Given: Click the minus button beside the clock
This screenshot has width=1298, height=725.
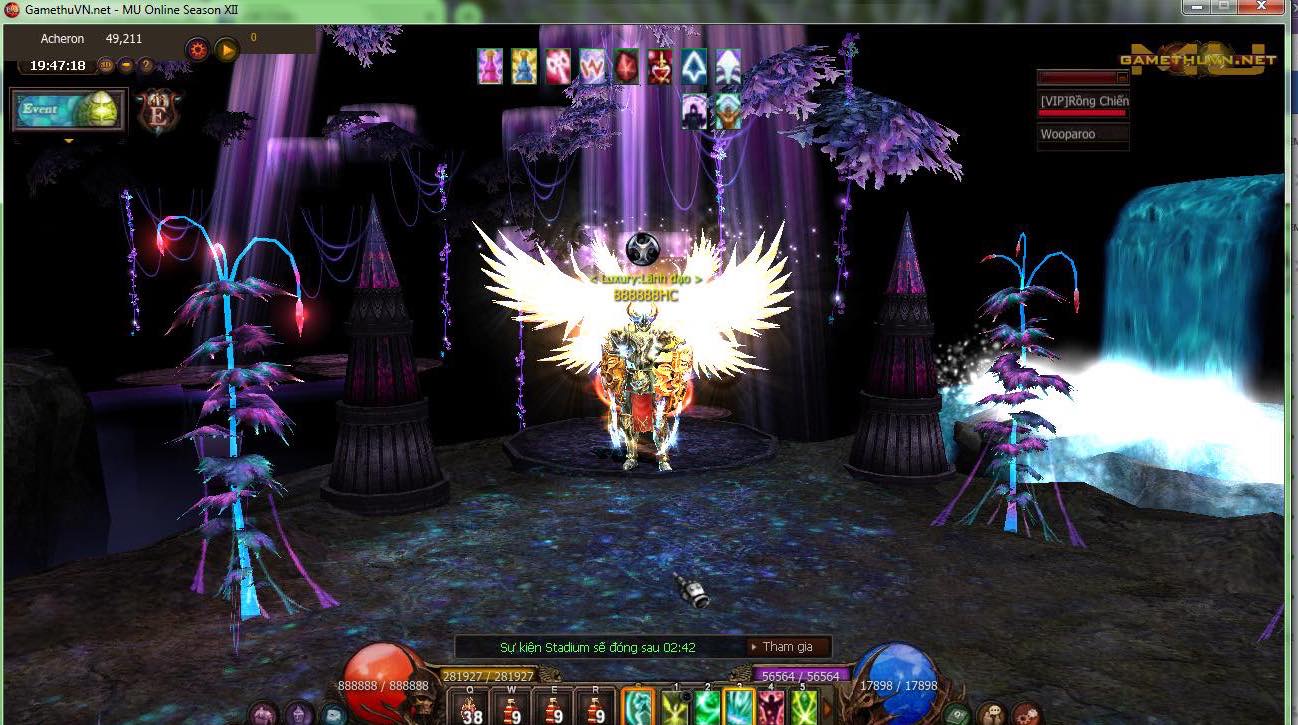Looking at the screenshot, I should 126,66.
